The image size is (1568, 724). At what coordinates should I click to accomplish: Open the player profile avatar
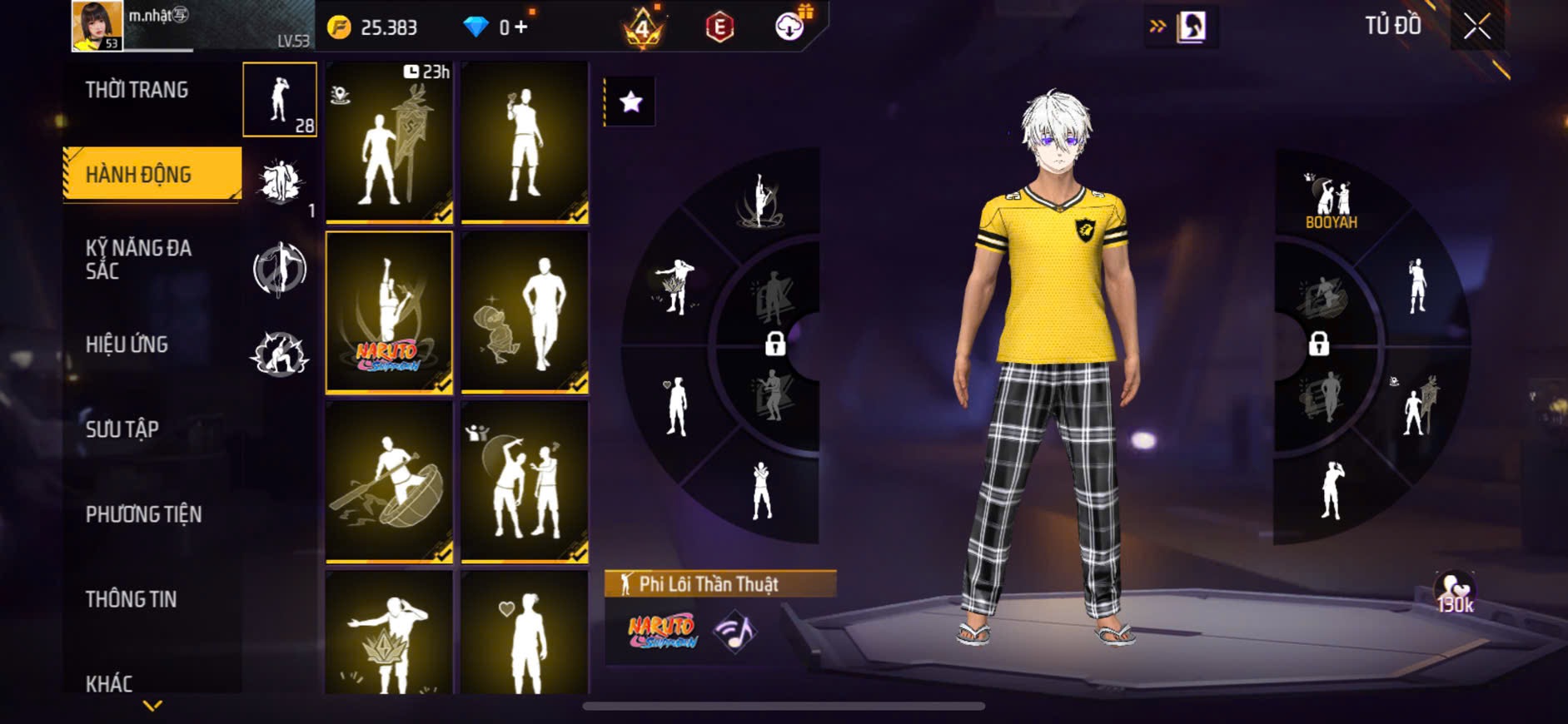[97, 26]
